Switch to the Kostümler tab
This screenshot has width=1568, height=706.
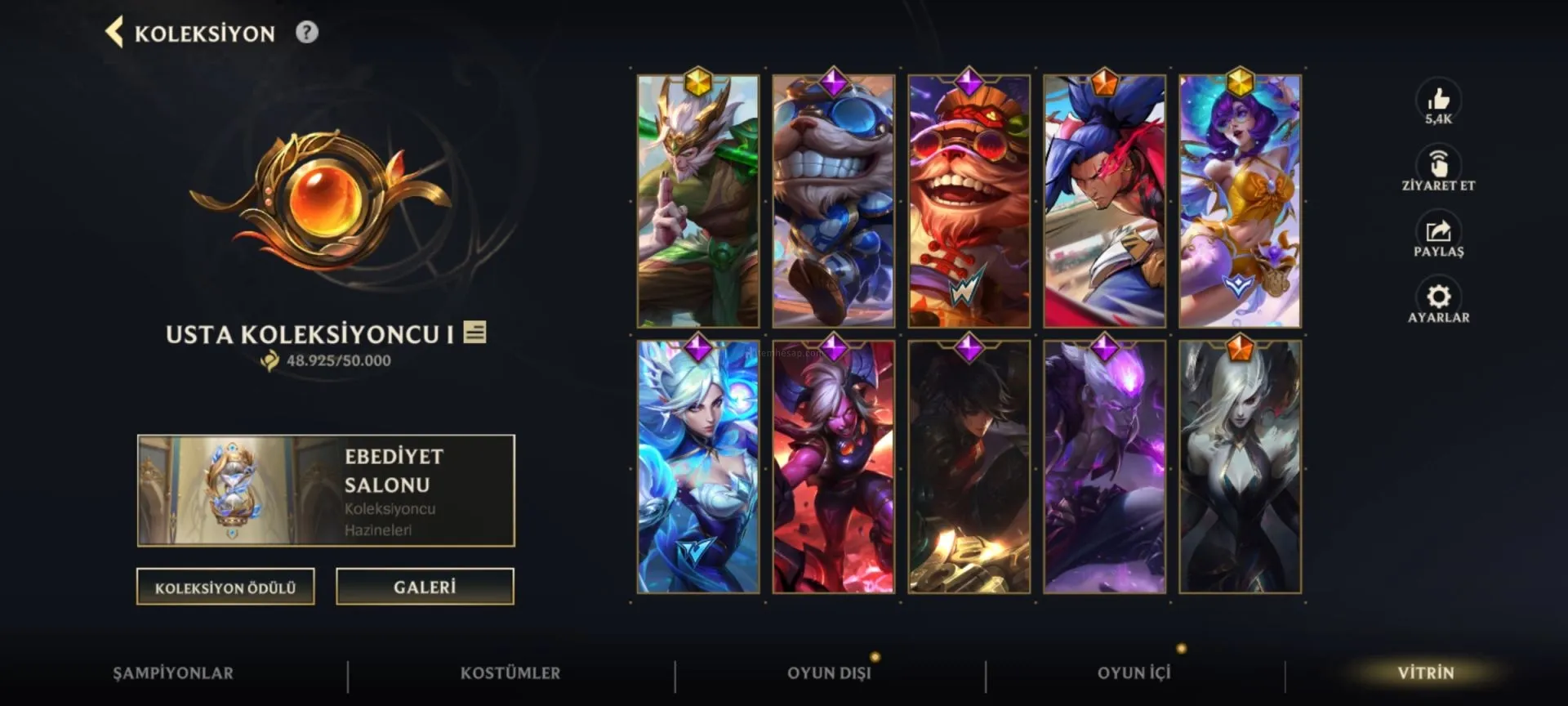pos(510,672)
